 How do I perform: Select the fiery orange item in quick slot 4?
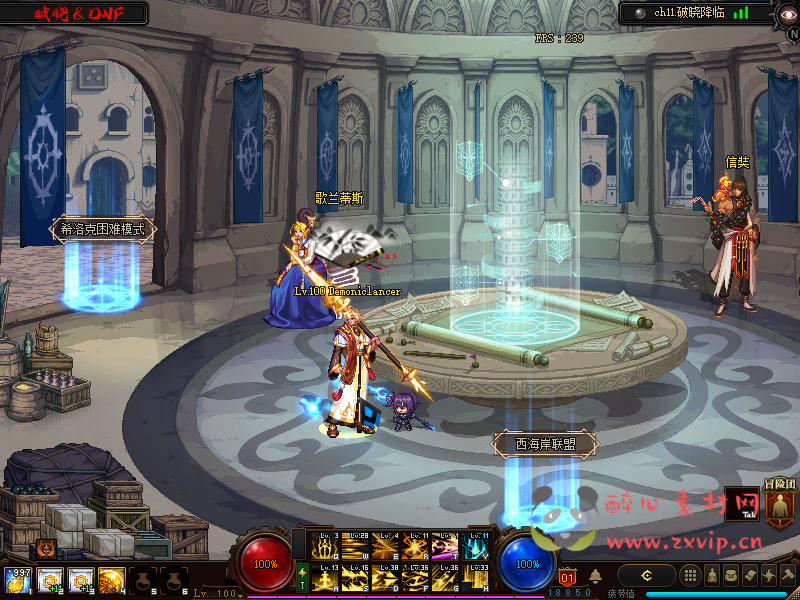(111, 580)
